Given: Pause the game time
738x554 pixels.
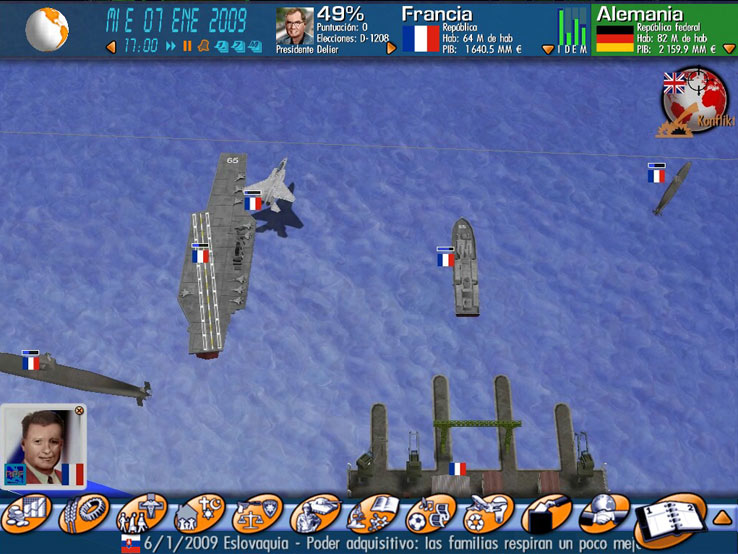Looking at the screenshot, I should (187, 46).
